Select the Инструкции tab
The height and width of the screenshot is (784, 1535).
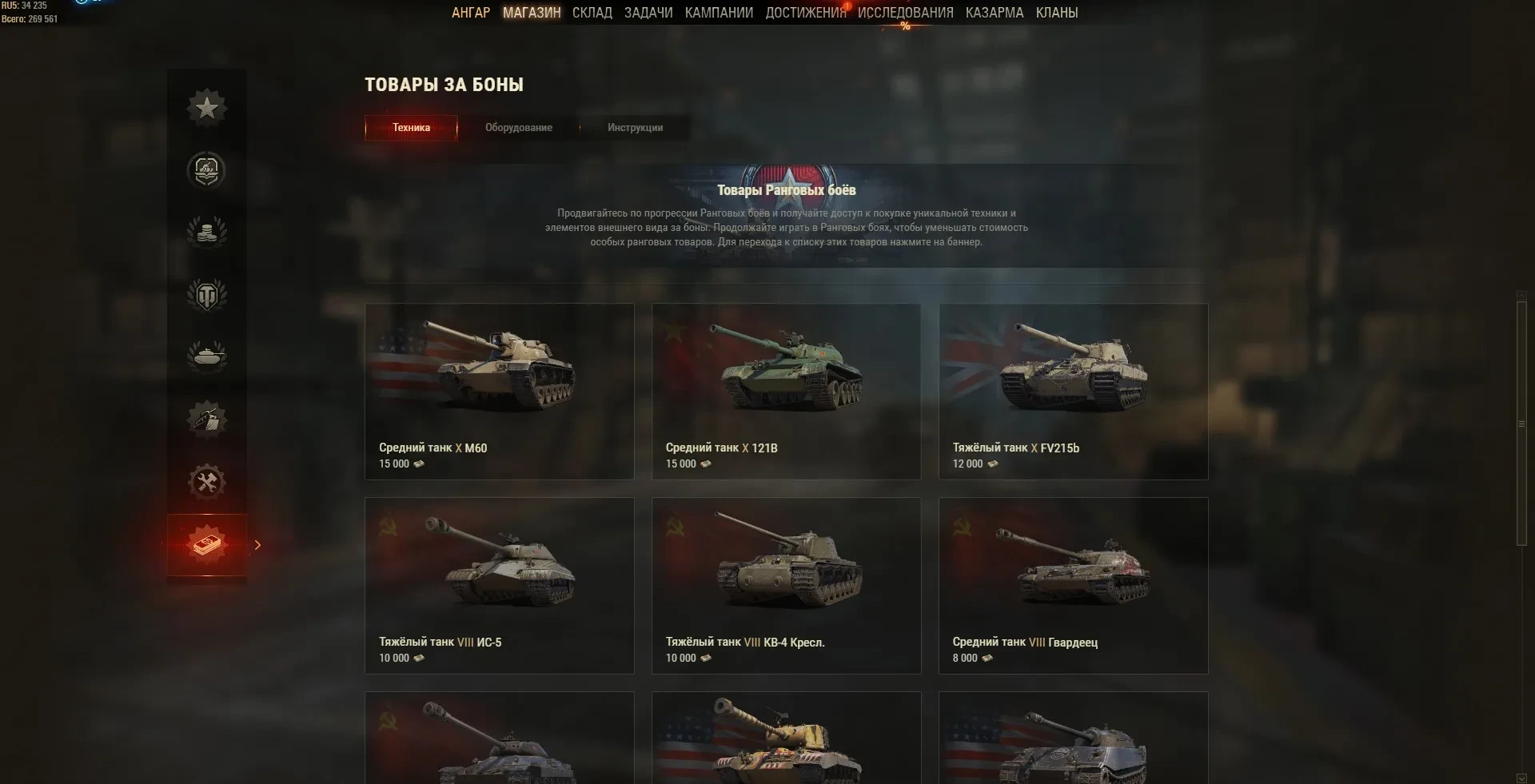[635, 128]
